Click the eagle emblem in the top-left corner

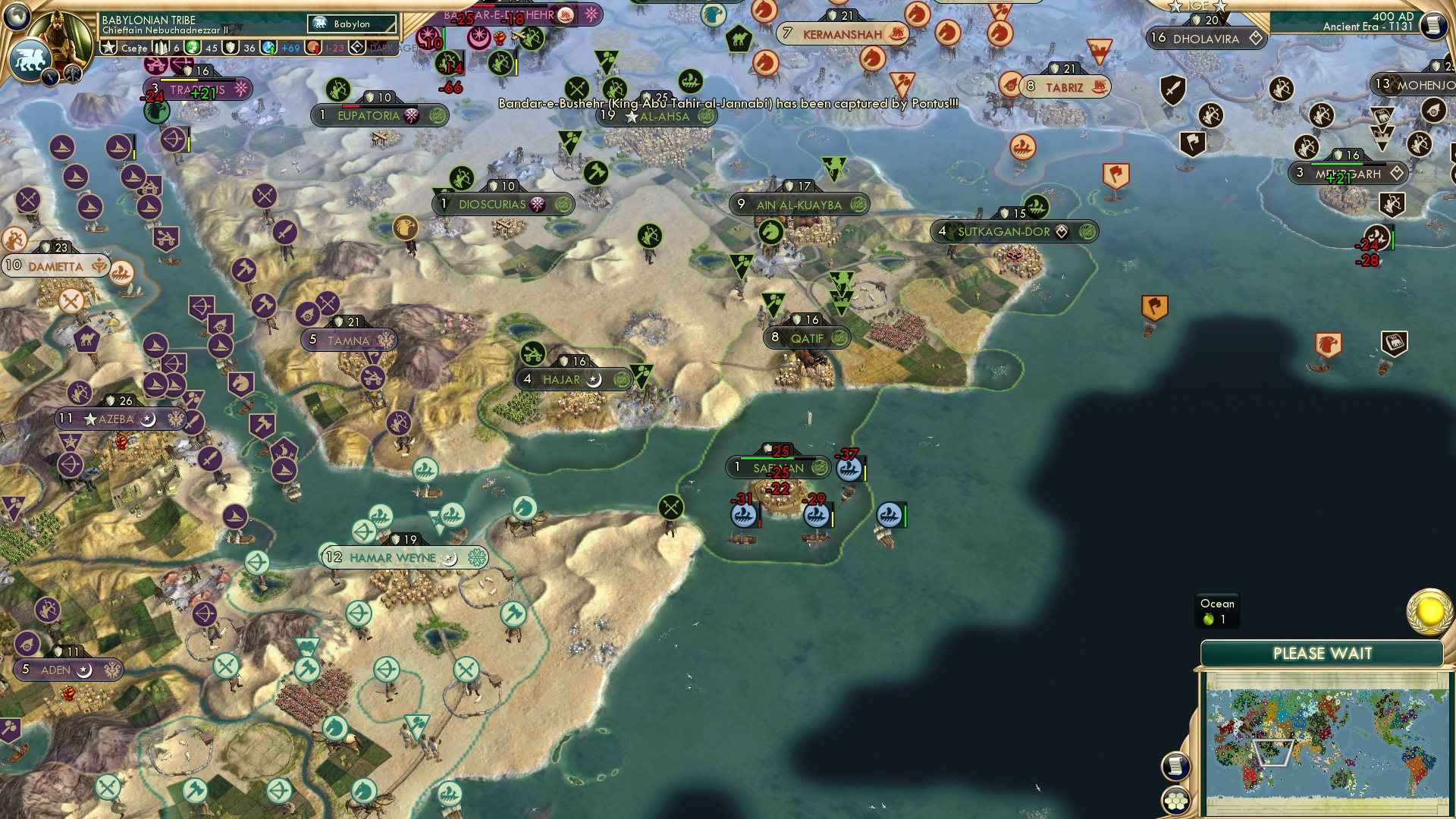pyautogui.click(x=30, y=58)
